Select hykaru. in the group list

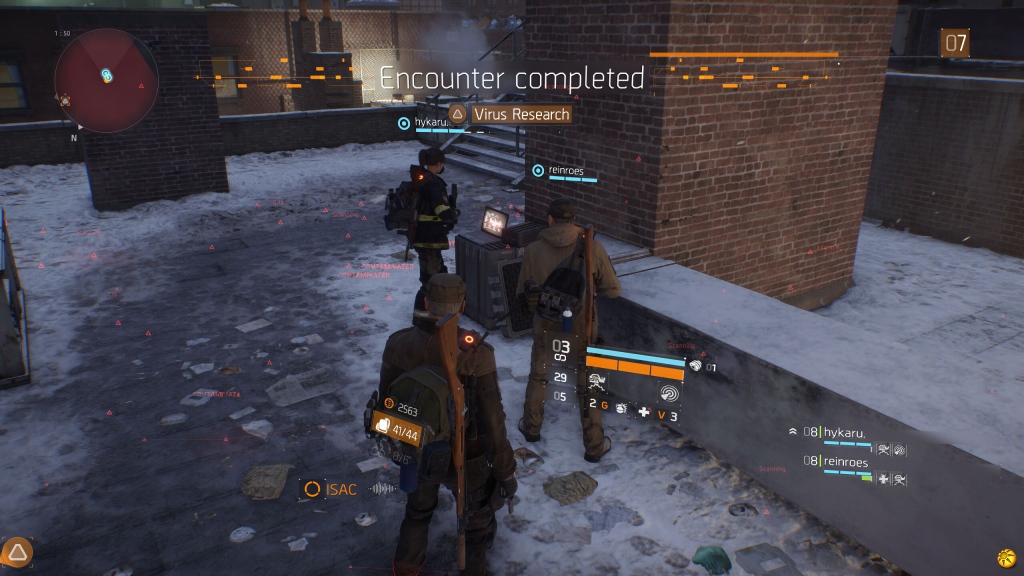click(843, 433)
